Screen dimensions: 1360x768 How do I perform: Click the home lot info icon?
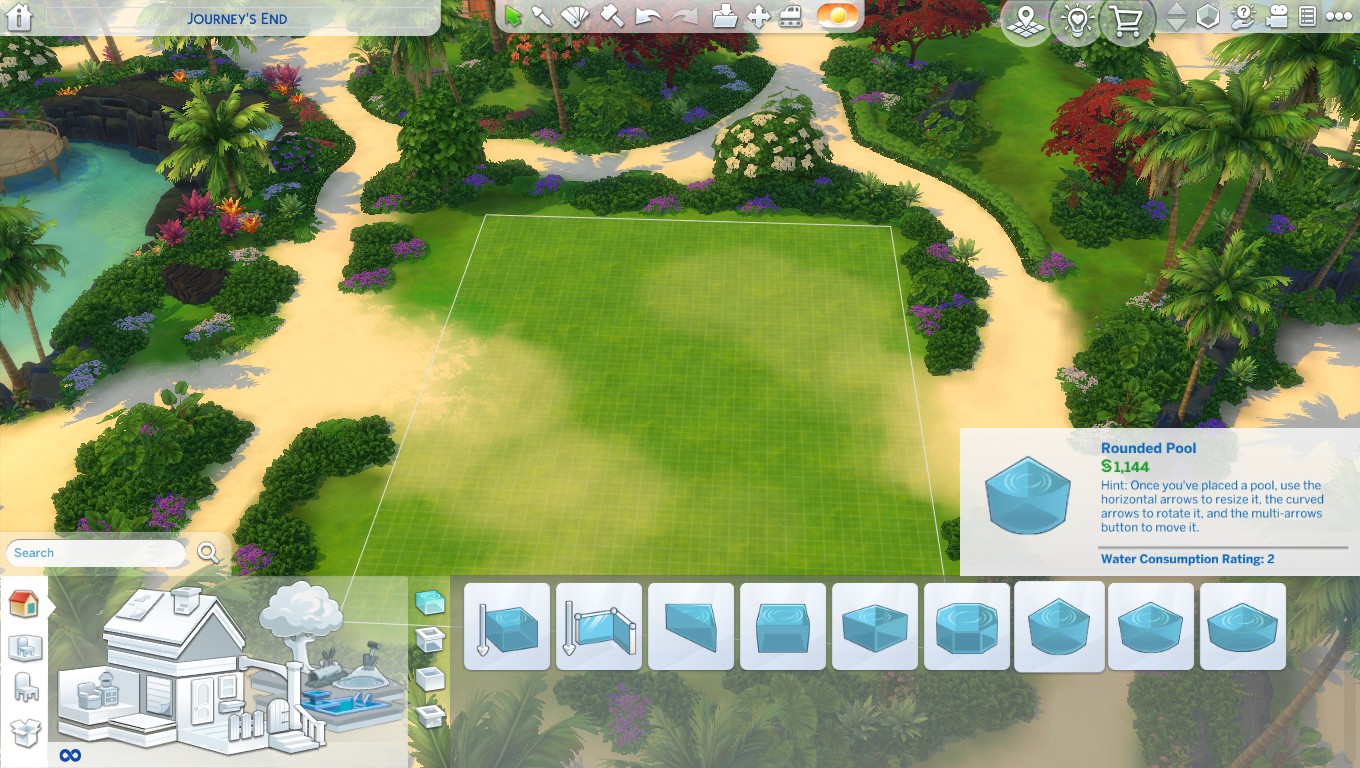(x=19, y=17)
